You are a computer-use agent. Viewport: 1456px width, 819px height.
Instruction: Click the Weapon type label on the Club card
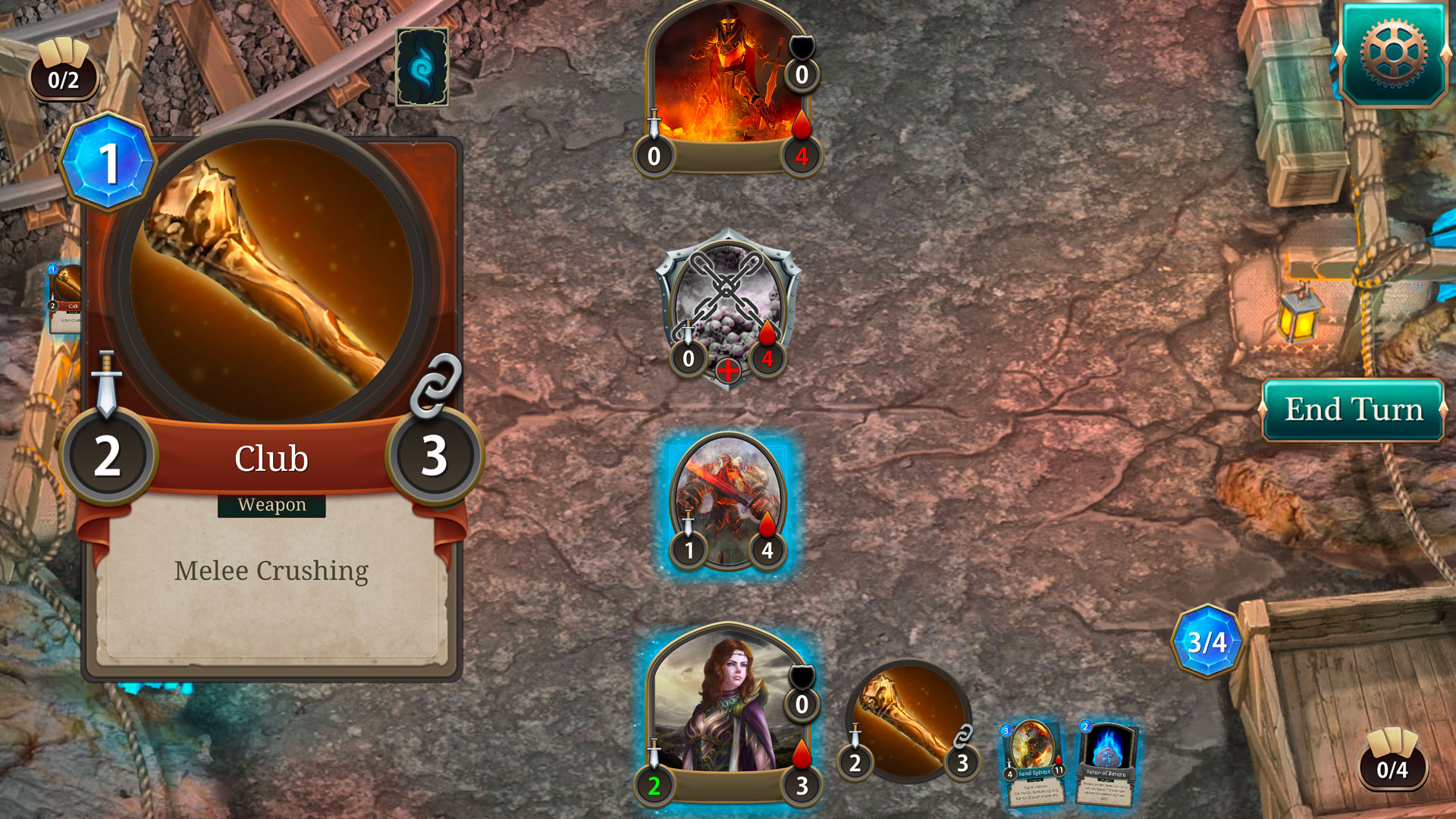271,504
